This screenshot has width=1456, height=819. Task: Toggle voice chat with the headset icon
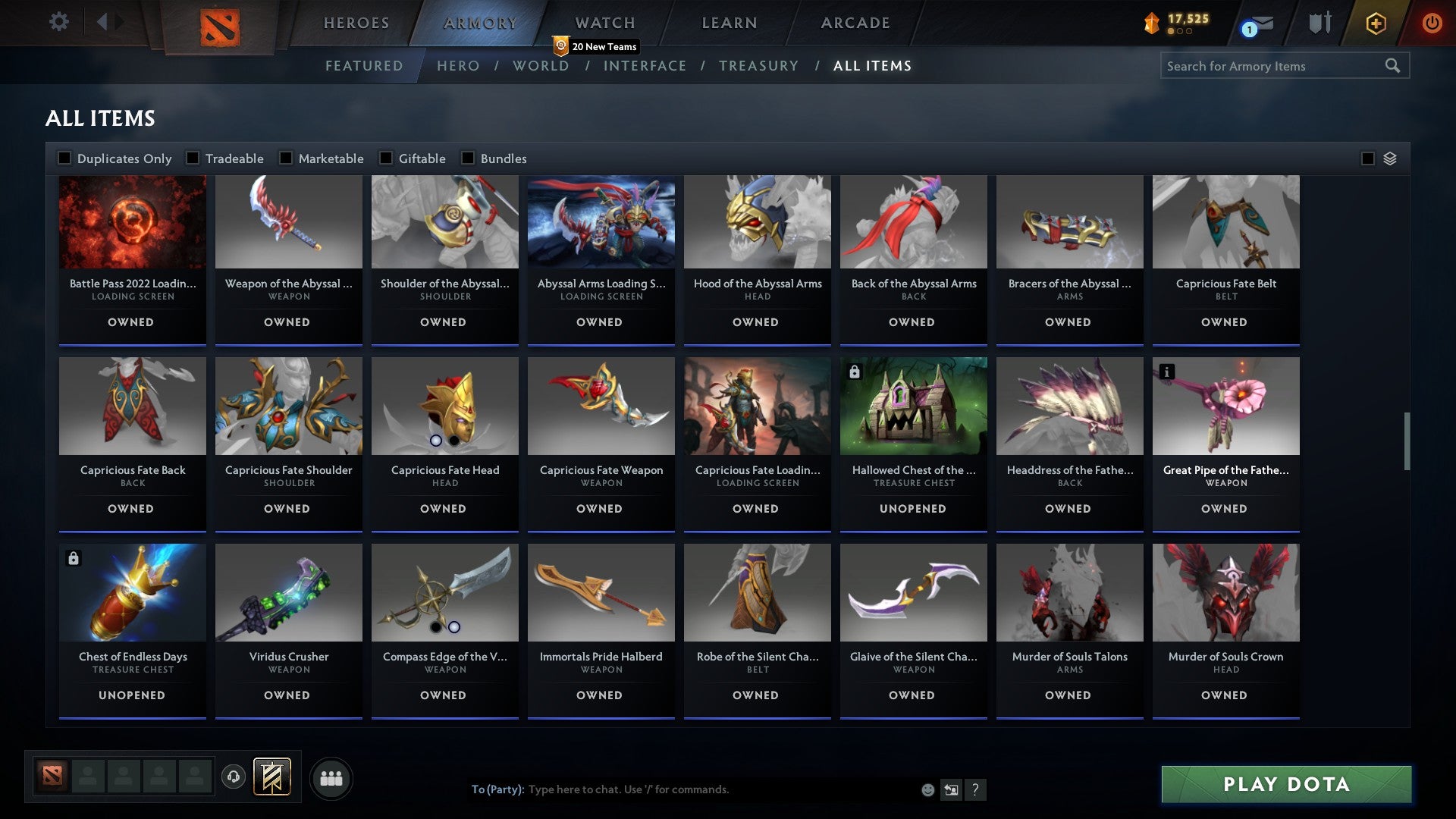click(233, 777)
